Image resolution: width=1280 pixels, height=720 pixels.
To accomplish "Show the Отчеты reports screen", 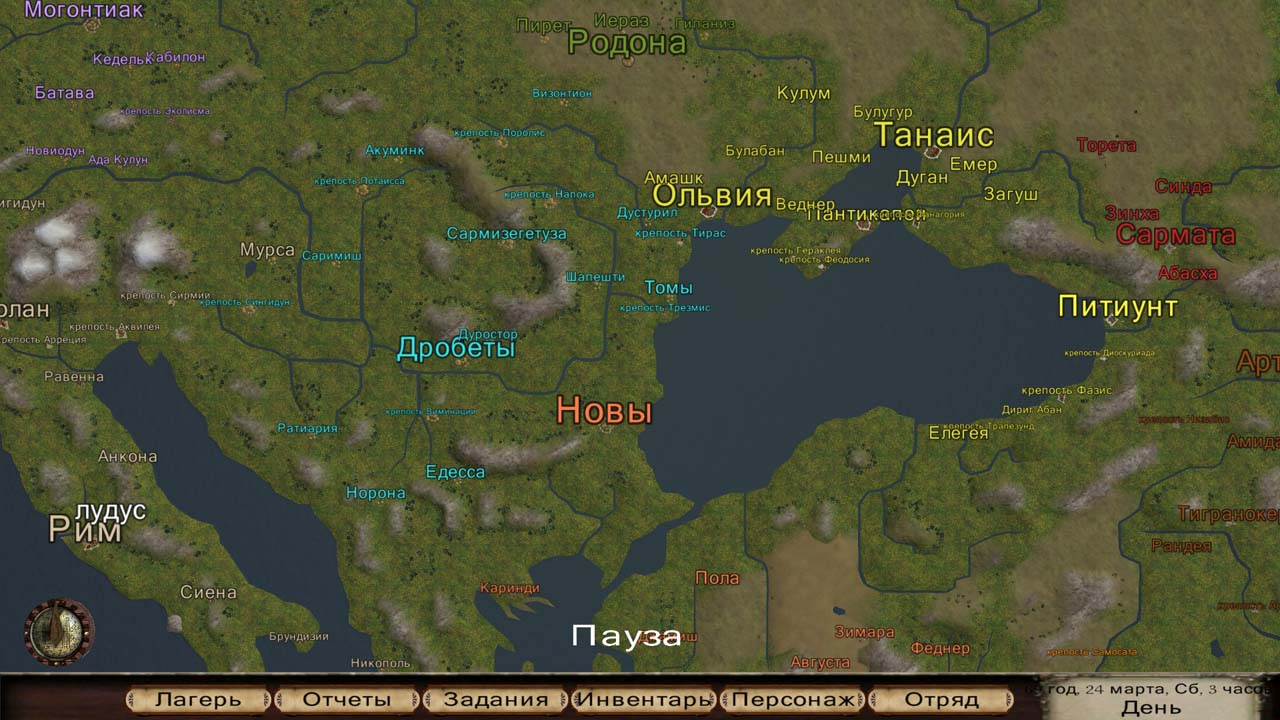I will coord(347,699).
